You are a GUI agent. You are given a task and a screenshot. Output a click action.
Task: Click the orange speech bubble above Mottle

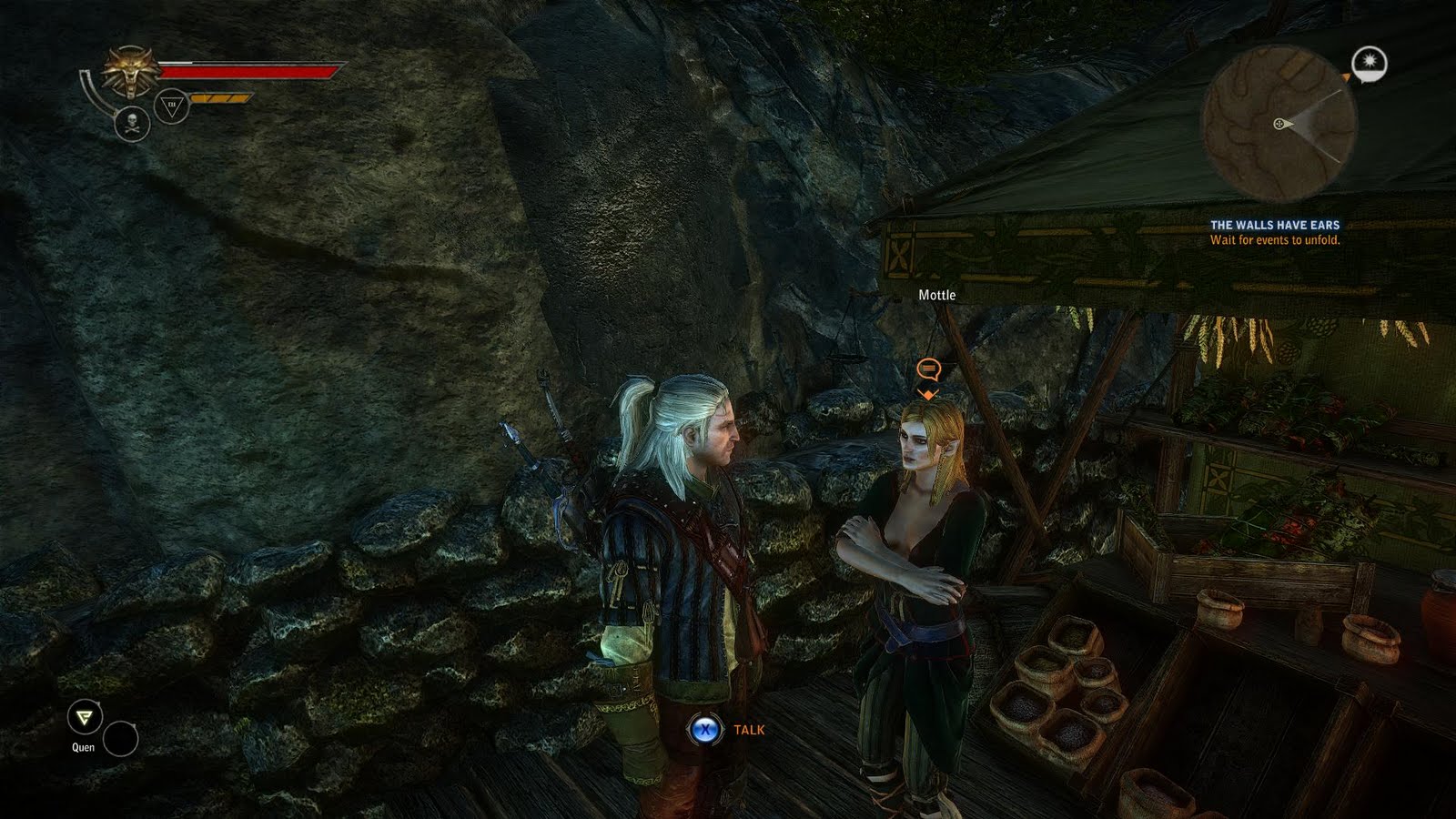(x=927, y=369)
